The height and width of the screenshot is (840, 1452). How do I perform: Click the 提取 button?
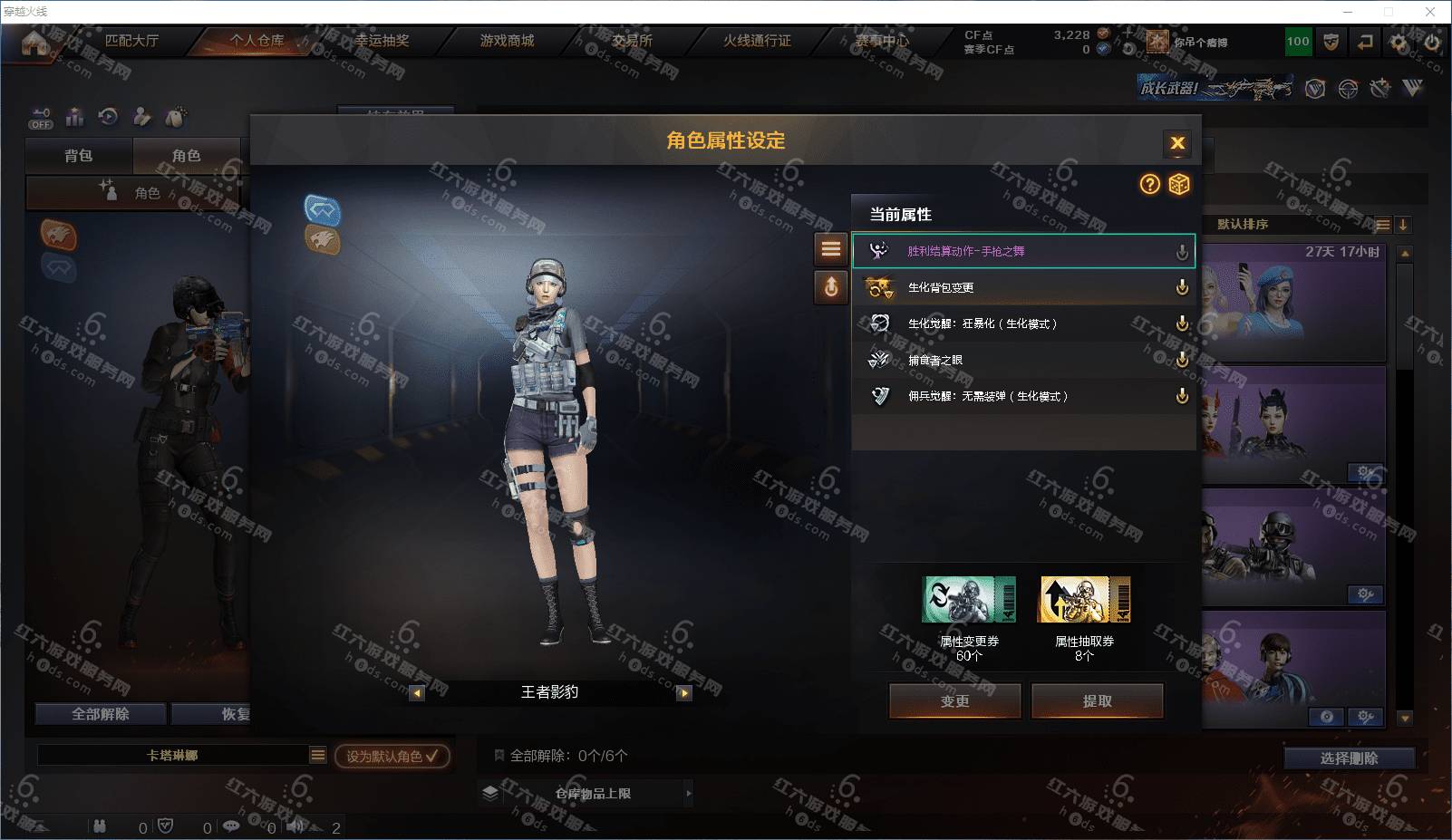click(x=1097, y=700)
